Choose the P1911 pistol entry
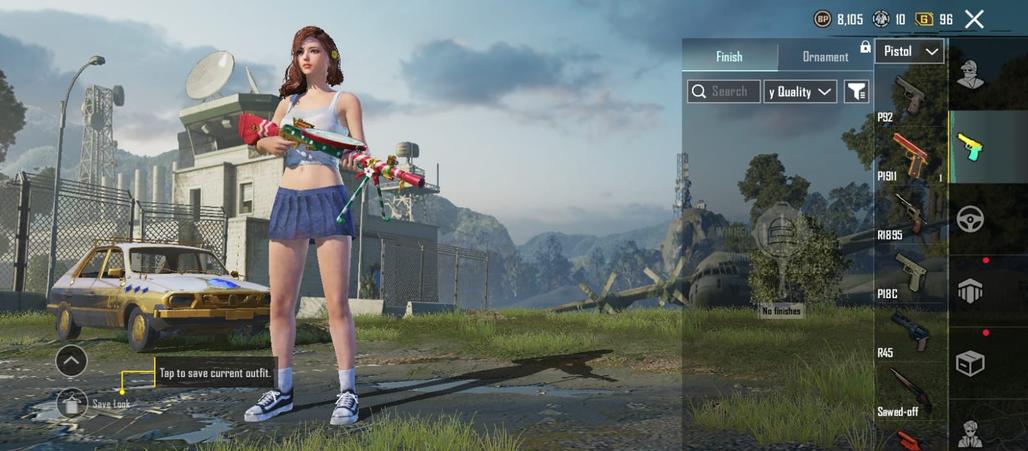 pos(910,157)
